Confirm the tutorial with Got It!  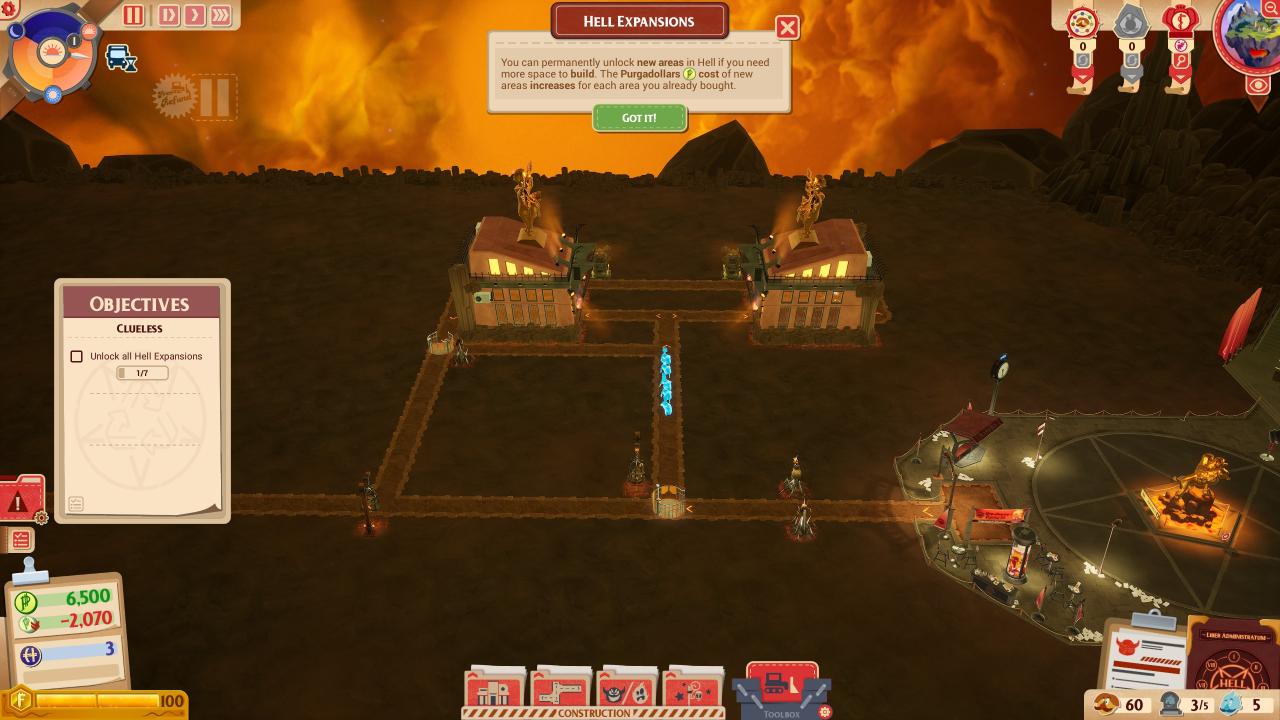[x=639, y=118]
